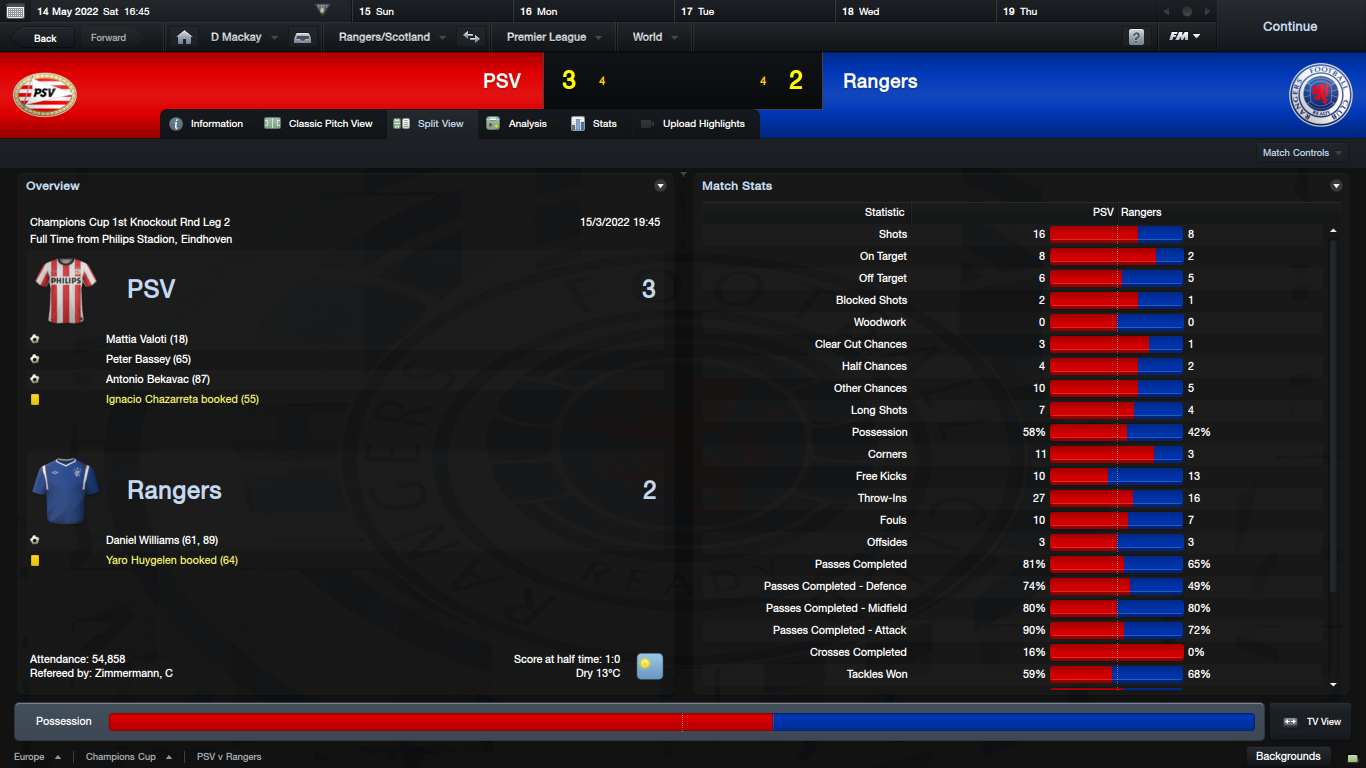Open the home screen icon
The height and width of the screenshot is (768, 1366).
click(184, 37)
